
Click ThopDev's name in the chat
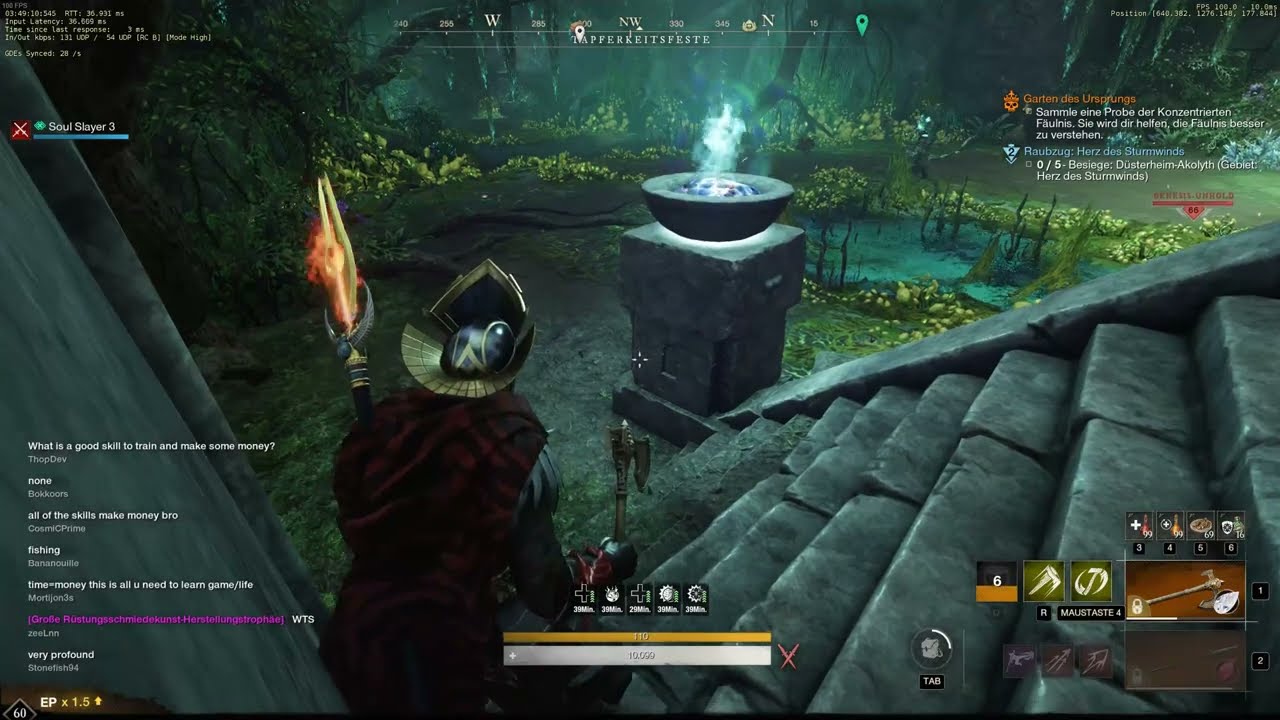coord(47,459)
